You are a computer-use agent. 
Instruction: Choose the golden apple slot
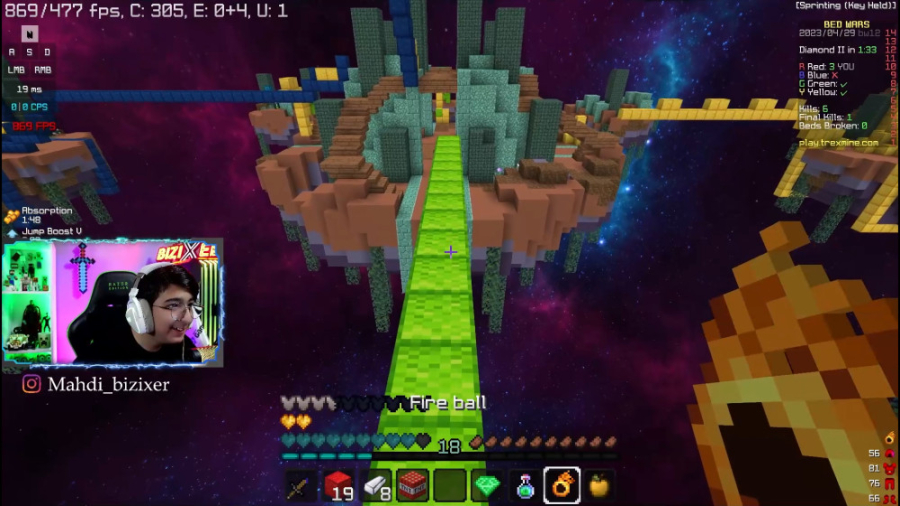(599, 486)
